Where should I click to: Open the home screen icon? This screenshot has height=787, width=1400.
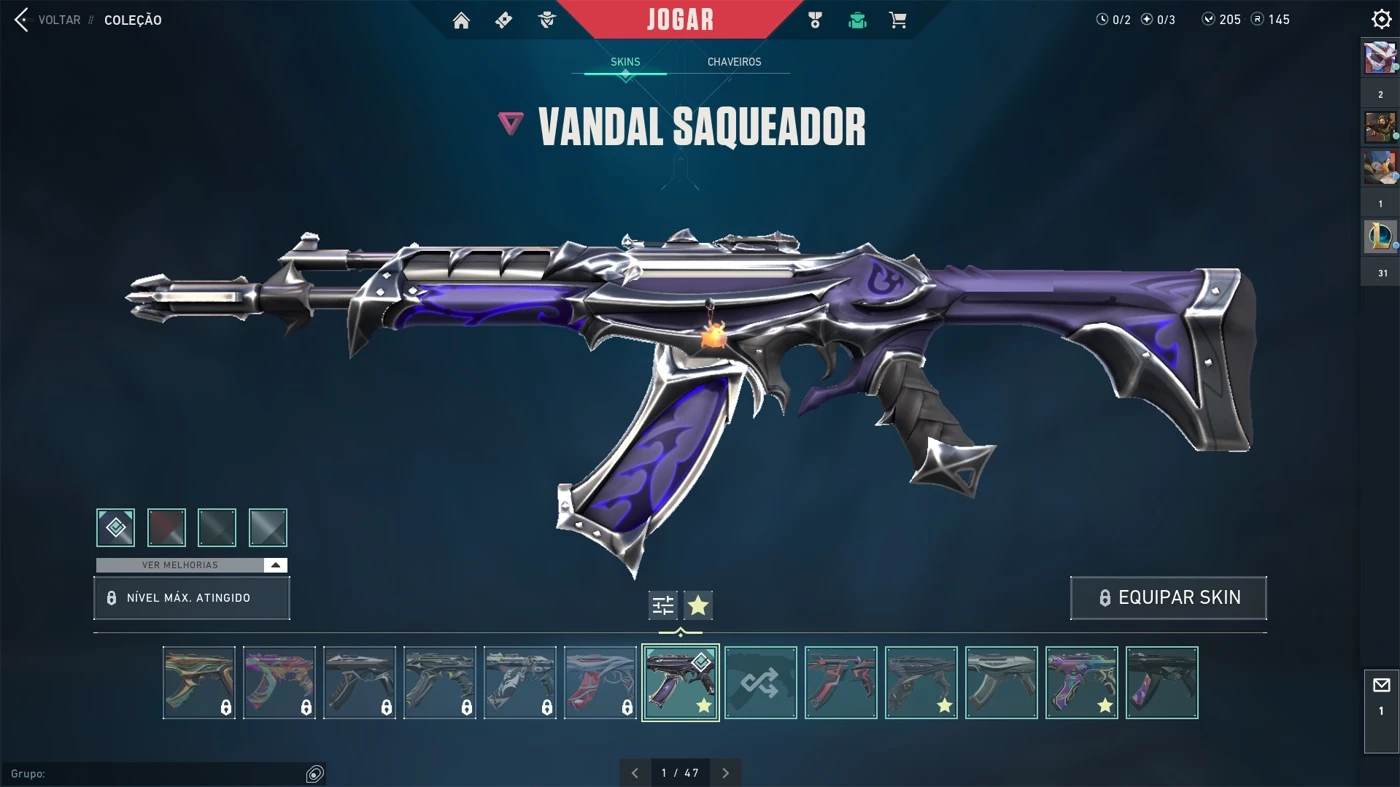461,20
